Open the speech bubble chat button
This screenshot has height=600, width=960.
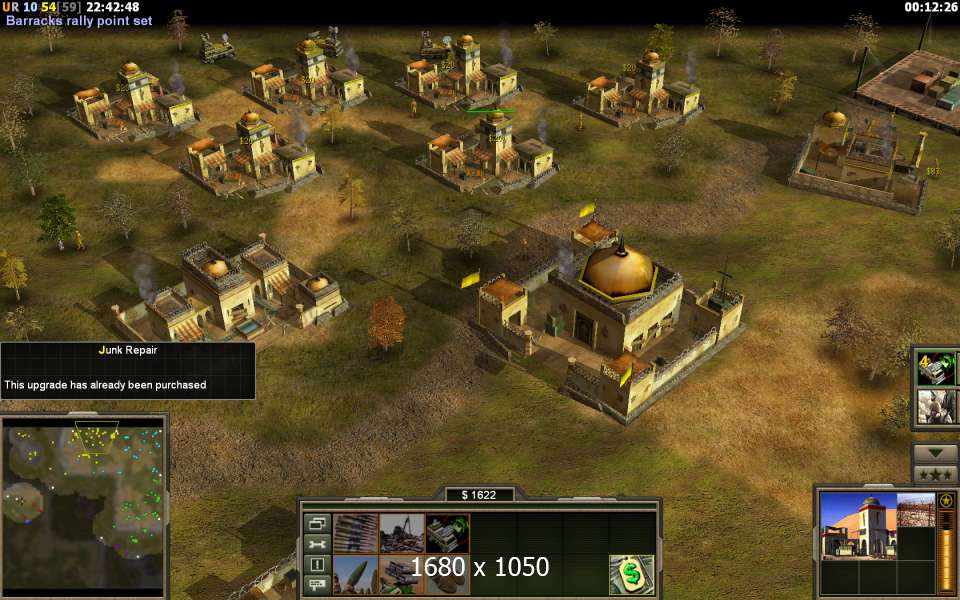pyautogui.click(x=318, y=584)
